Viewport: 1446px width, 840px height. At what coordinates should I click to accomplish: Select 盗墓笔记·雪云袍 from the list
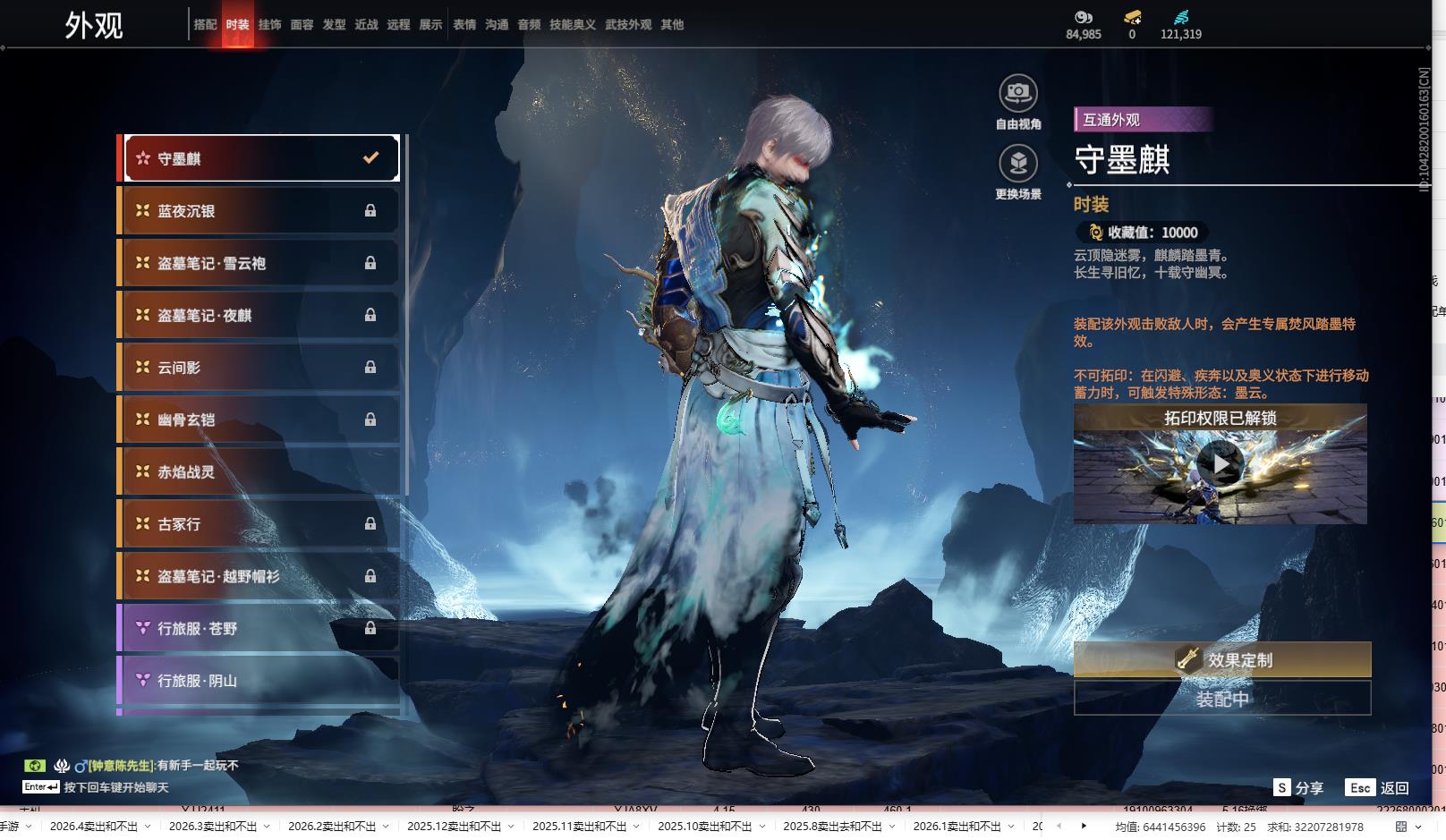259,263
